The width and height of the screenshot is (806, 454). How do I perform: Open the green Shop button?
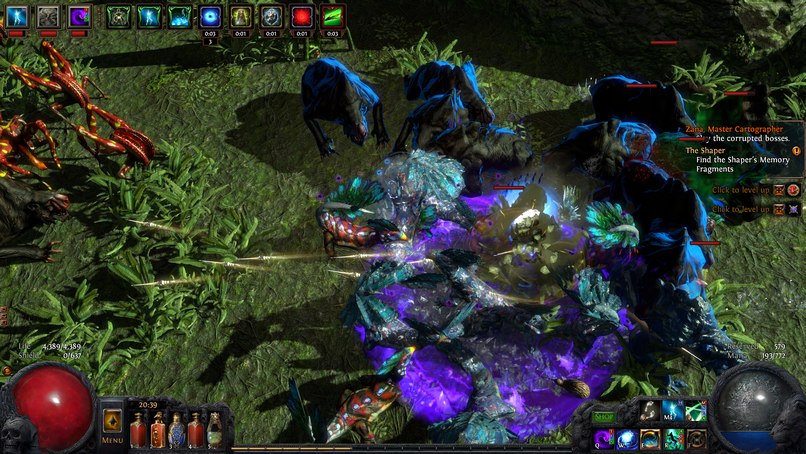click(x=604, y=417)
